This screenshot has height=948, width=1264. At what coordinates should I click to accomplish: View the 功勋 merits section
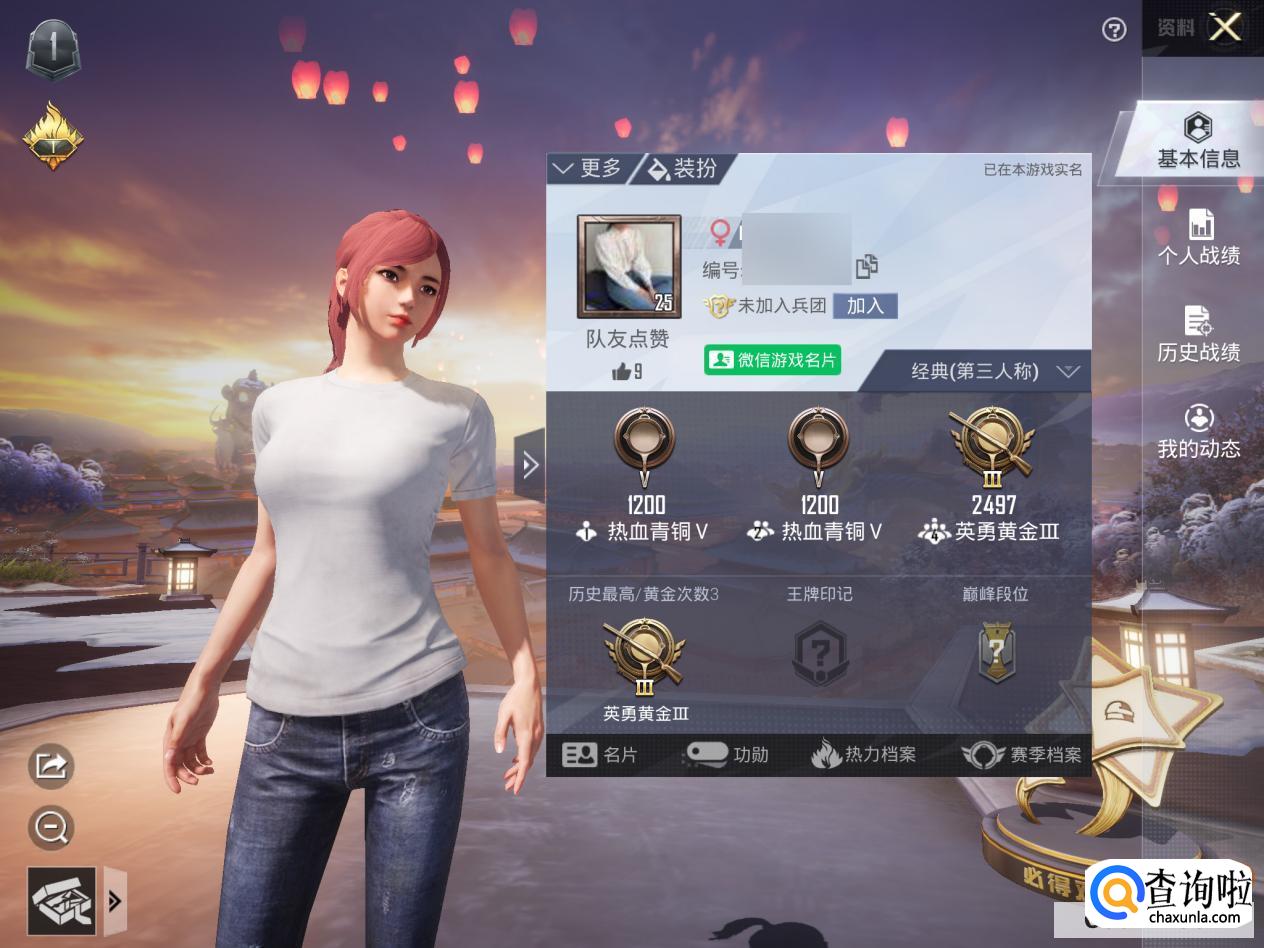[727, 755]
